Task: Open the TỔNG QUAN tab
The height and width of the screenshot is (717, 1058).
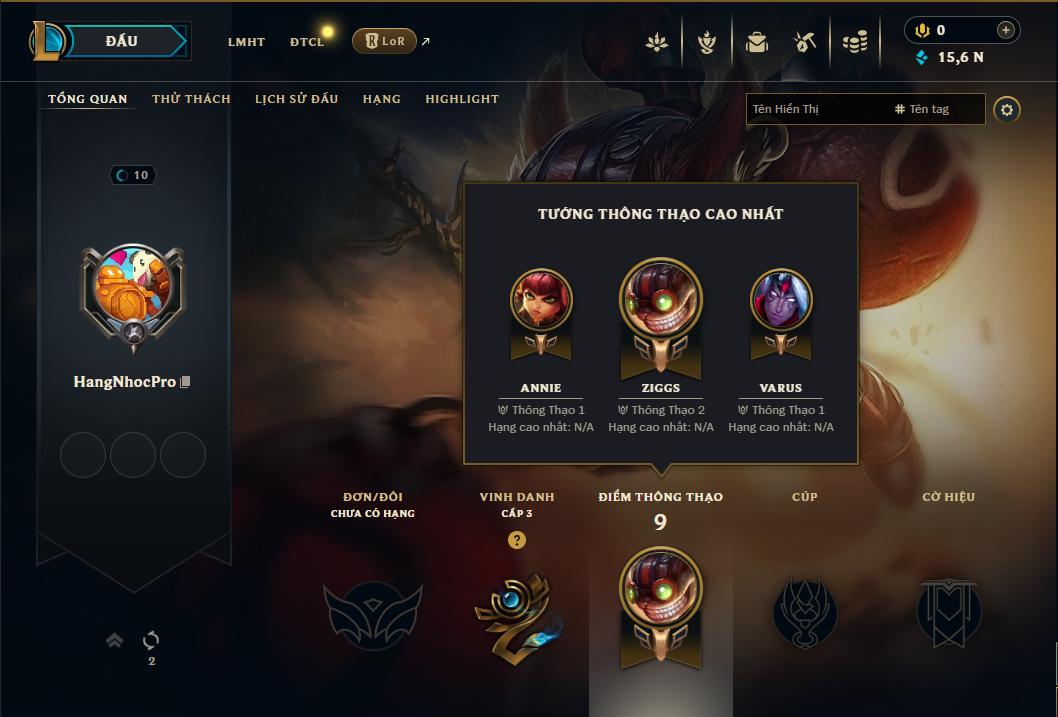Action: click(x=88, y=99)
